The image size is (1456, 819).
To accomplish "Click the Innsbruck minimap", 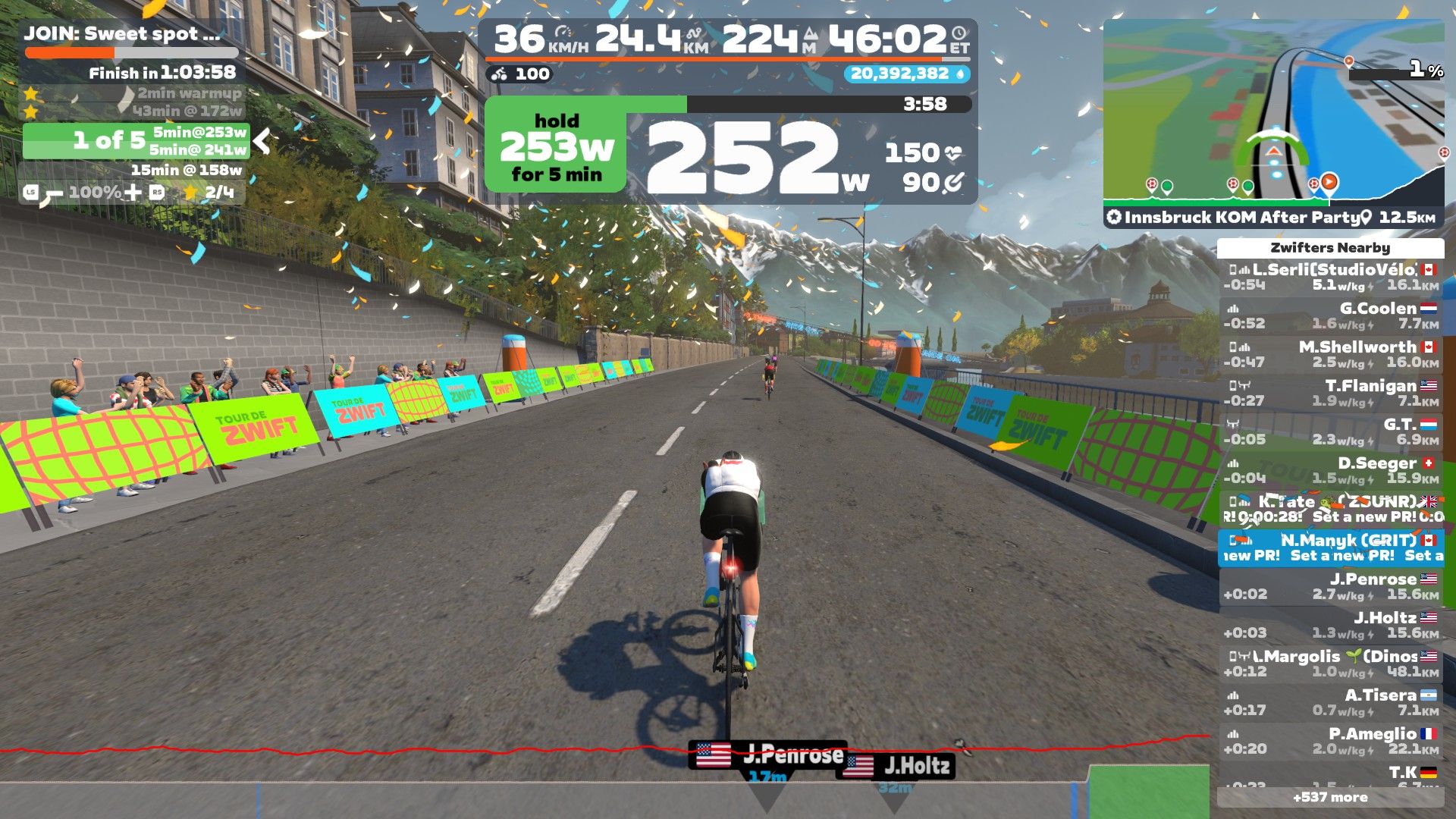I will click(1273, 114).
